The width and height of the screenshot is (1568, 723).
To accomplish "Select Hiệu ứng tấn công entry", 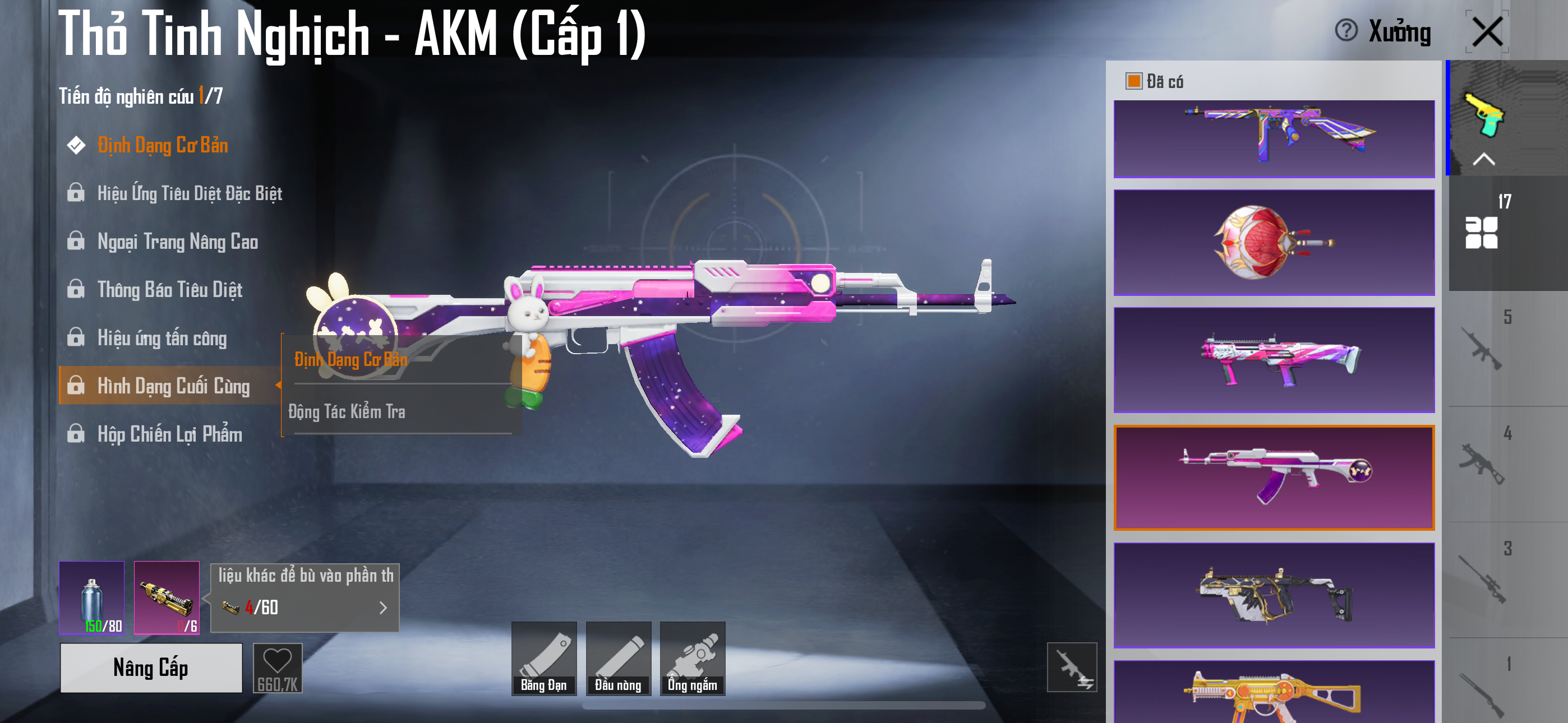I will point(162,338).
